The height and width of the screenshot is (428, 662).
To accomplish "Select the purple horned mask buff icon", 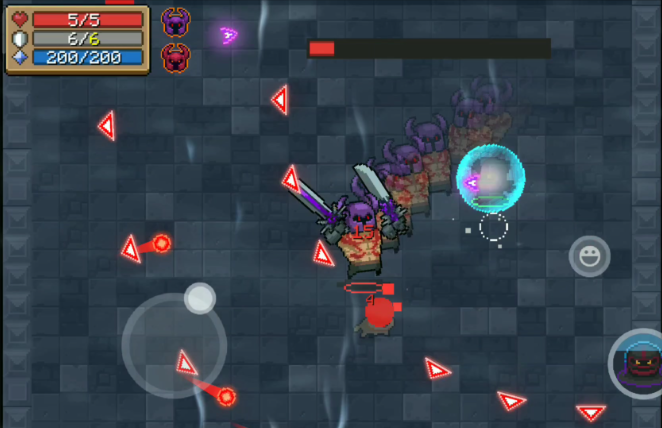I will pos(176,22).
